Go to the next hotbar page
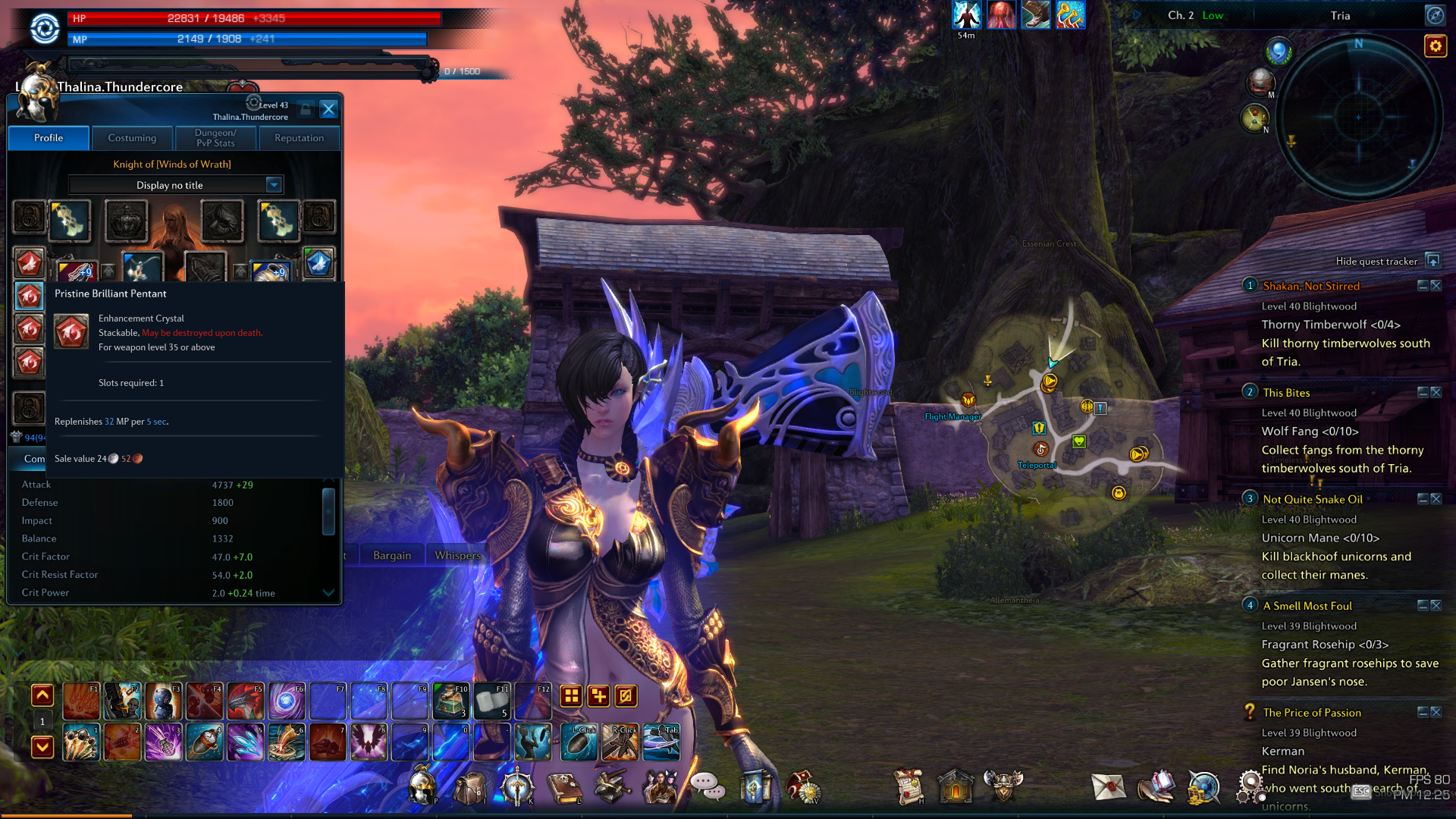This screenshot has height=819, width=1456. (x=42, y=747)
